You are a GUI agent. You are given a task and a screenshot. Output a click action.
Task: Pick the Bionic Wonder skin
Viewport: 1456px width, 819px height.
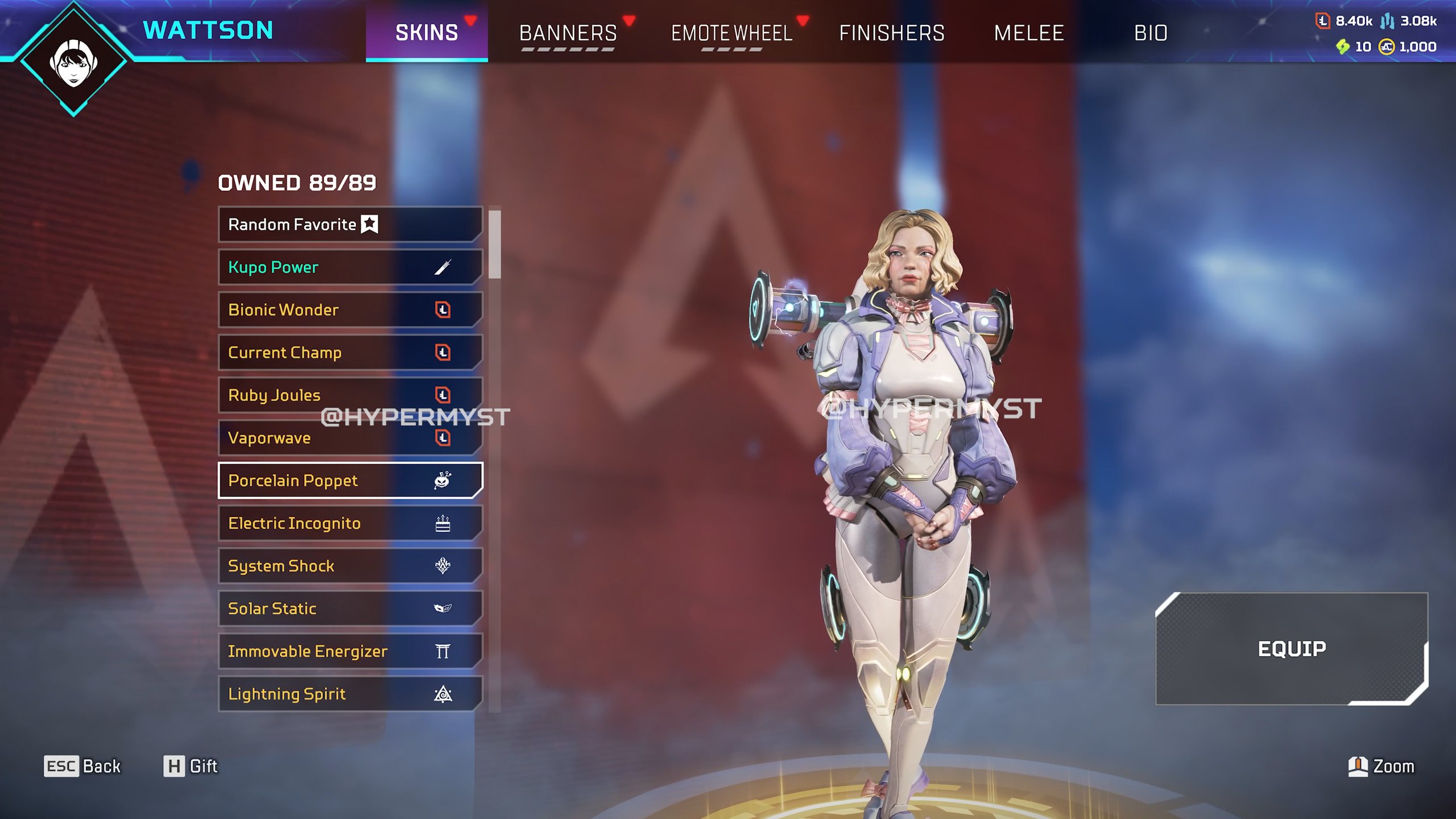(350, 310)
